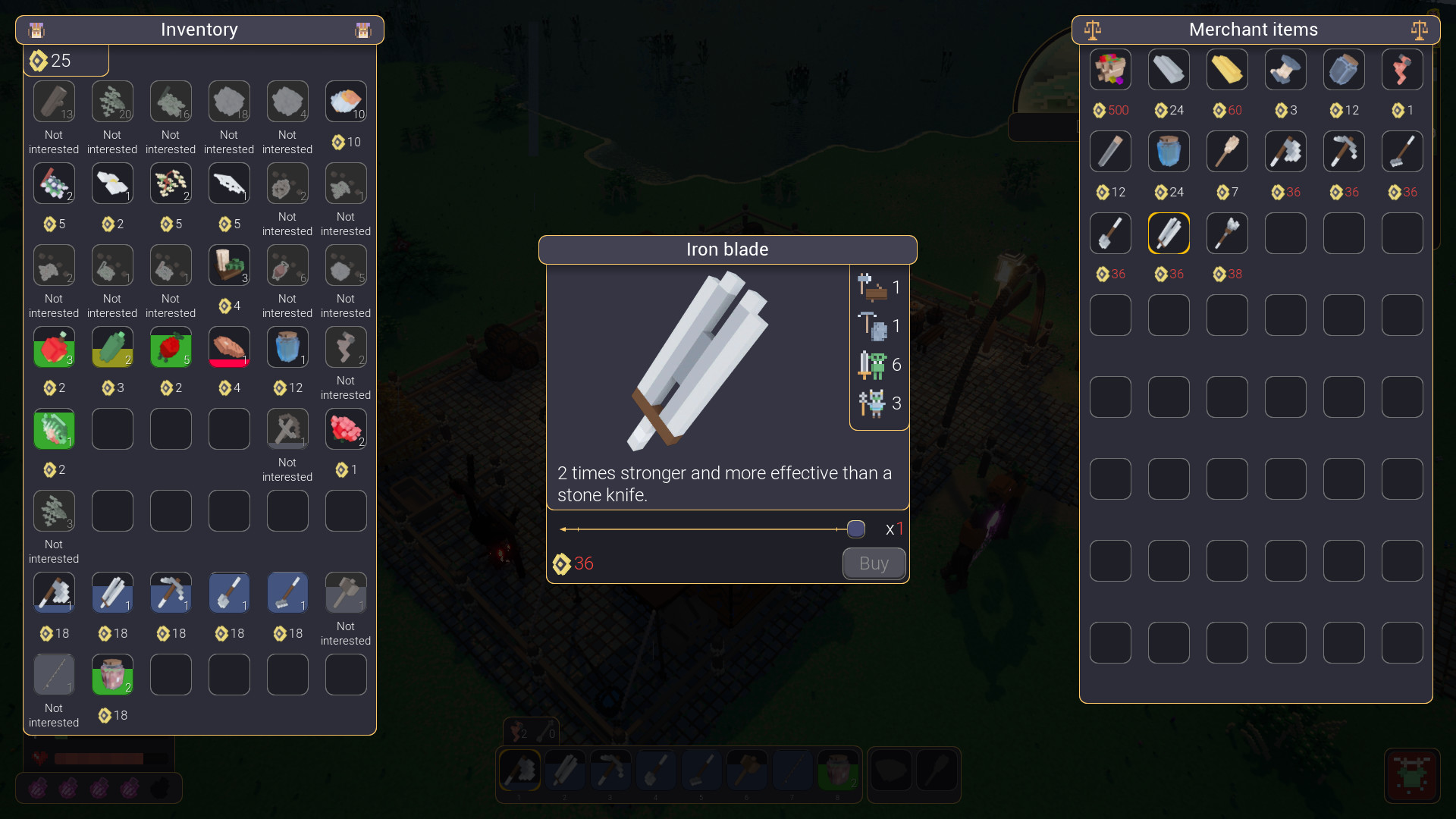Select the Iron blade in merchant items
1456x819 pixels.
pos(1169,233)
